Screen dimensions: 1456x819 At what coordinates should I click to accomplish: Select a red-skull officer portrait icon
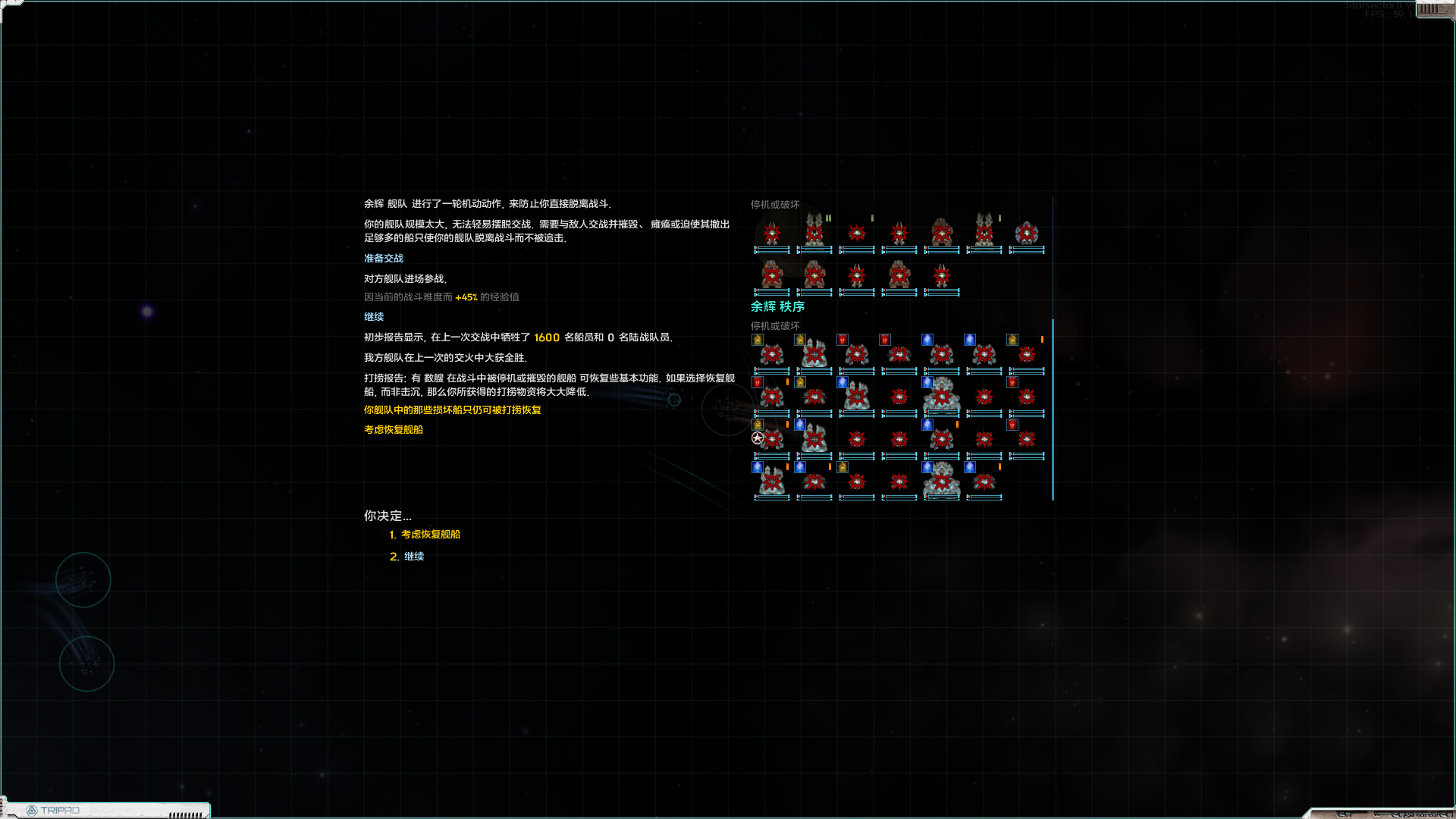[842, 340]
